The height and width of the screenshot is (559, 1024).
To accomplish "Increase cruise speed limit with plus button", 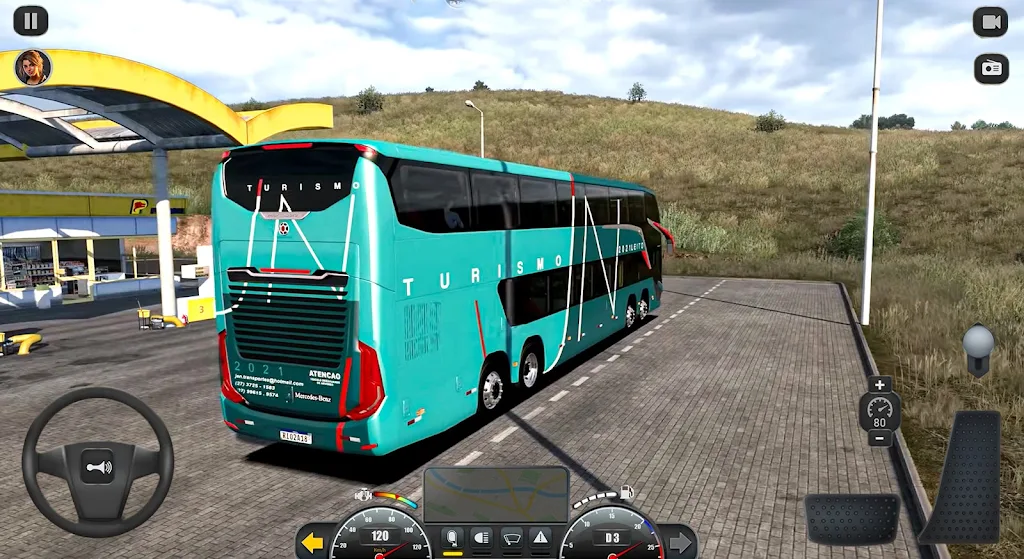I will [x=880, y=385].
